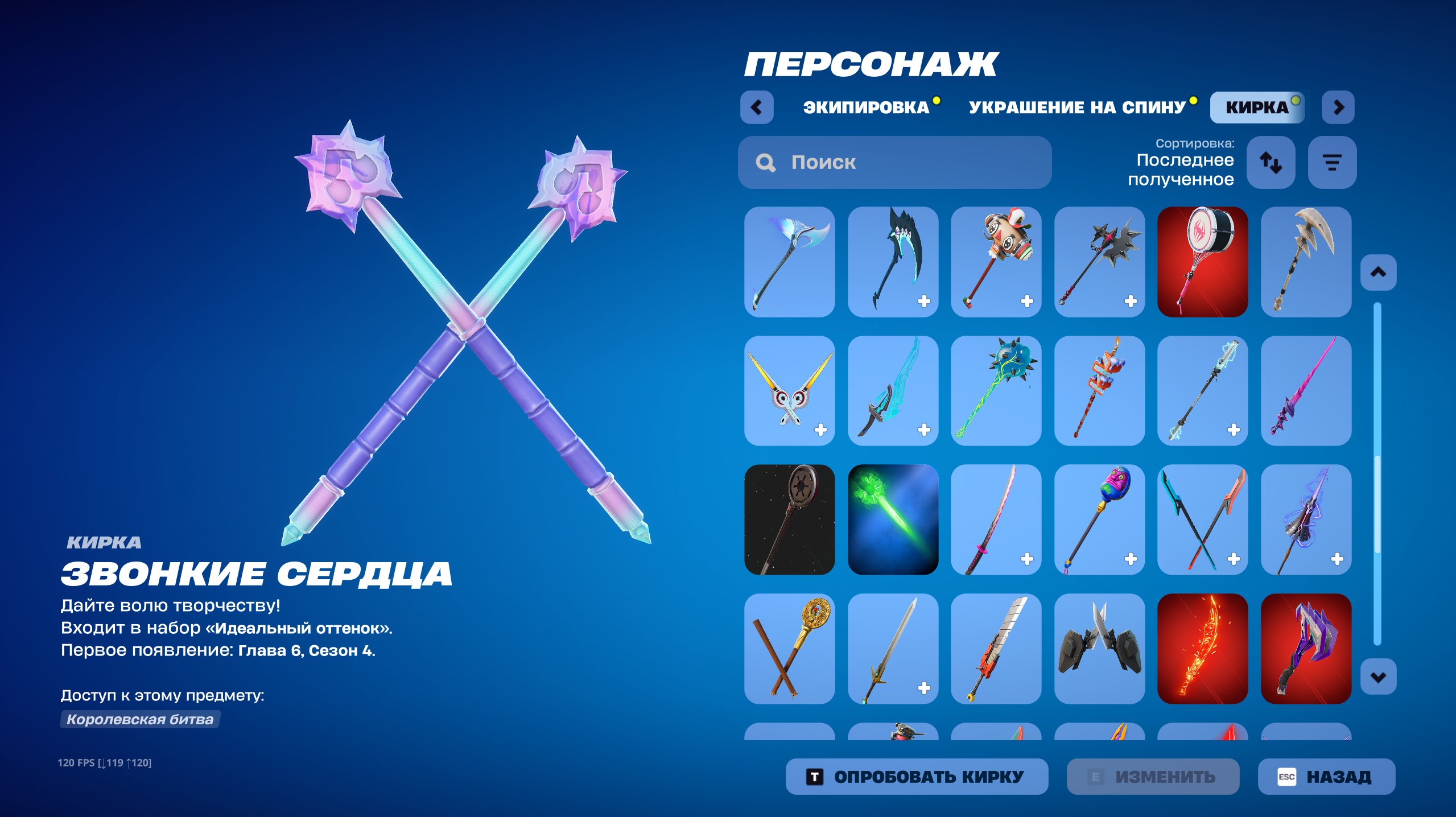Select the blue axe pickaxe thumbnail
Viewport: 1456px width, 817px height.
coord(789,262)
